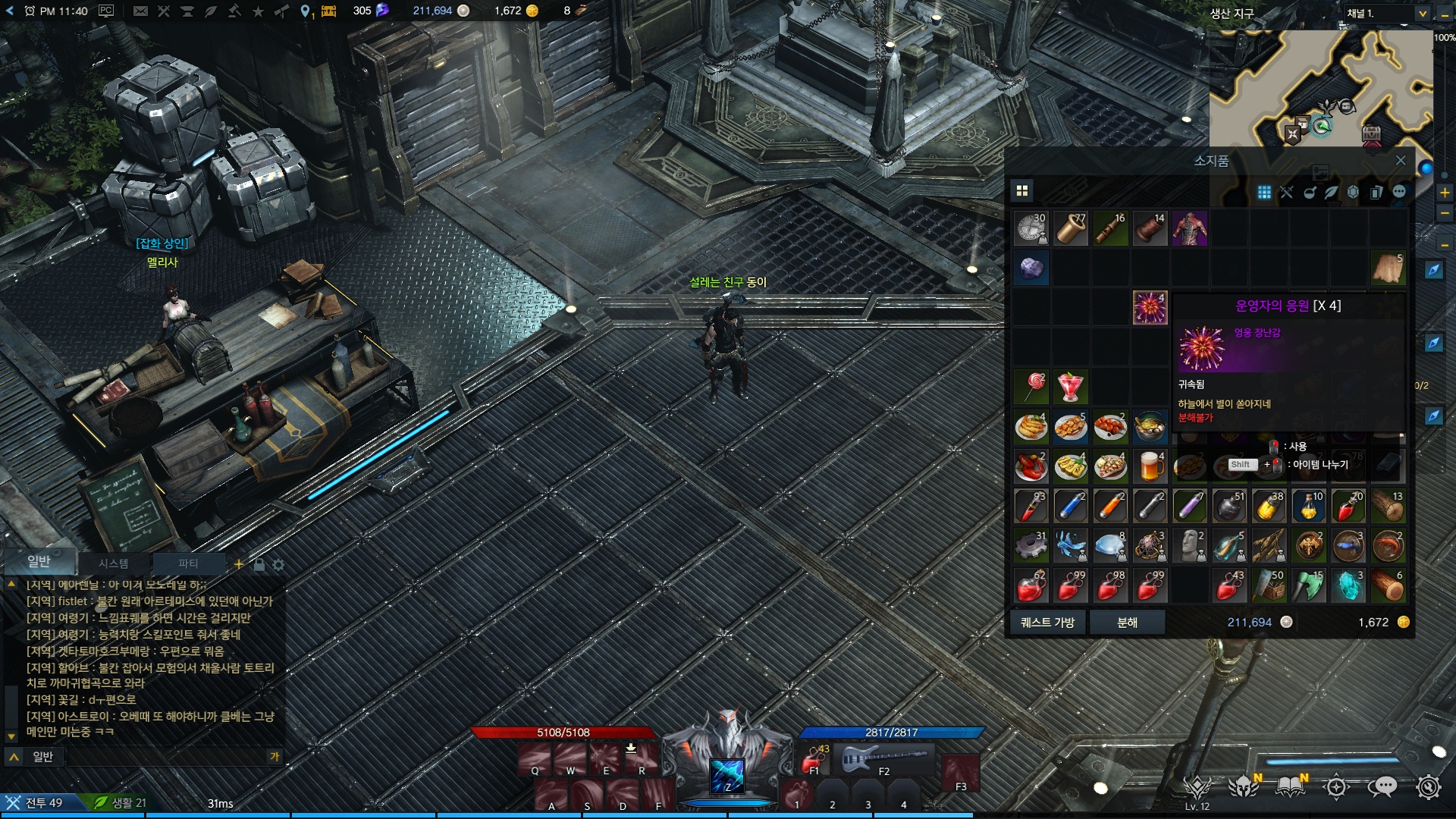Image resolution: width=1456 pixels, height=819 pixels.
Task: Select the lollipop item slot
Action: coord(1031,388)
